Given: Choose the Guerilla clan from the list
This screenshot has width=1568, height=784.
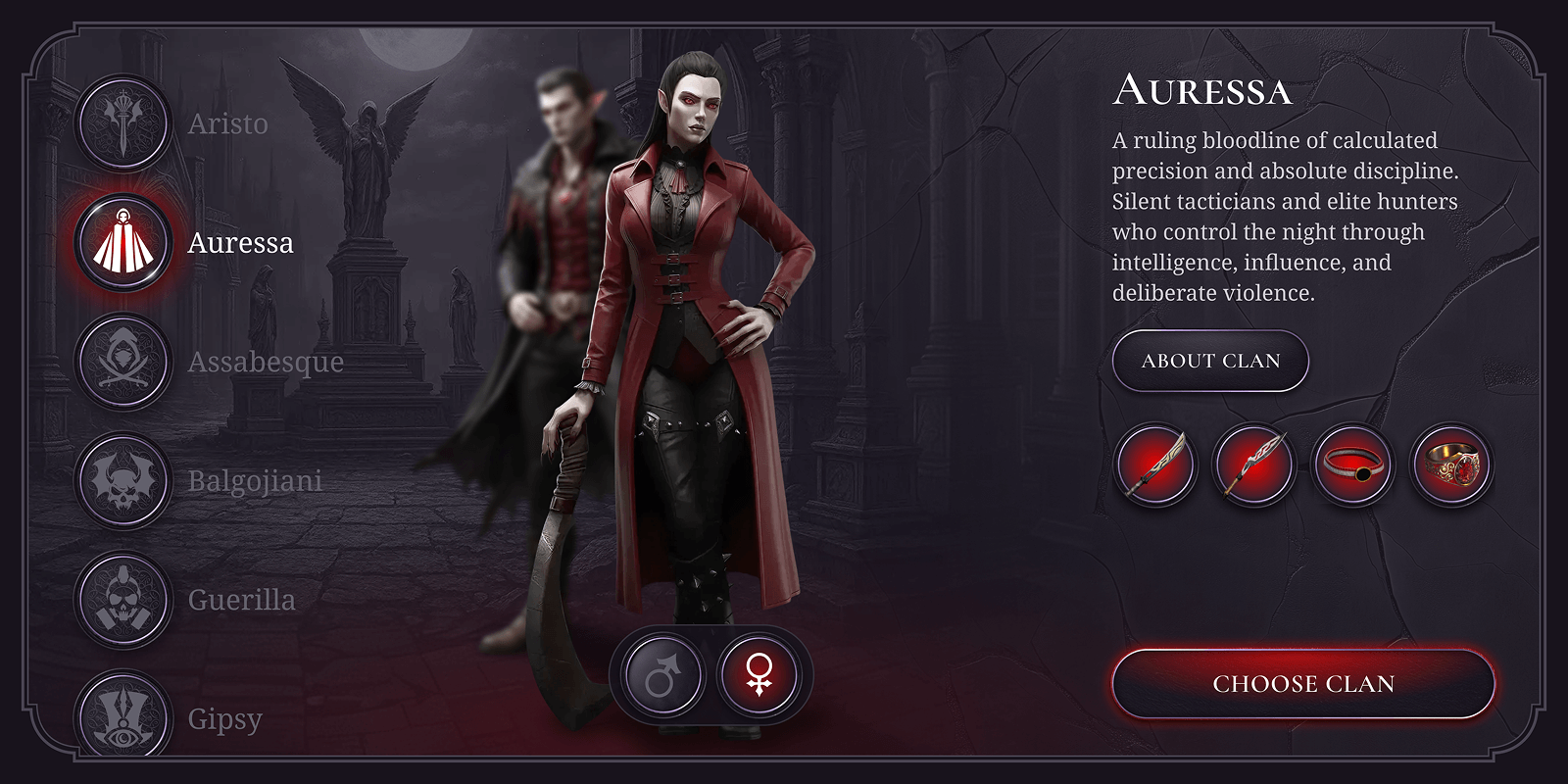Looking at the screenshot, I should (124, 600).
